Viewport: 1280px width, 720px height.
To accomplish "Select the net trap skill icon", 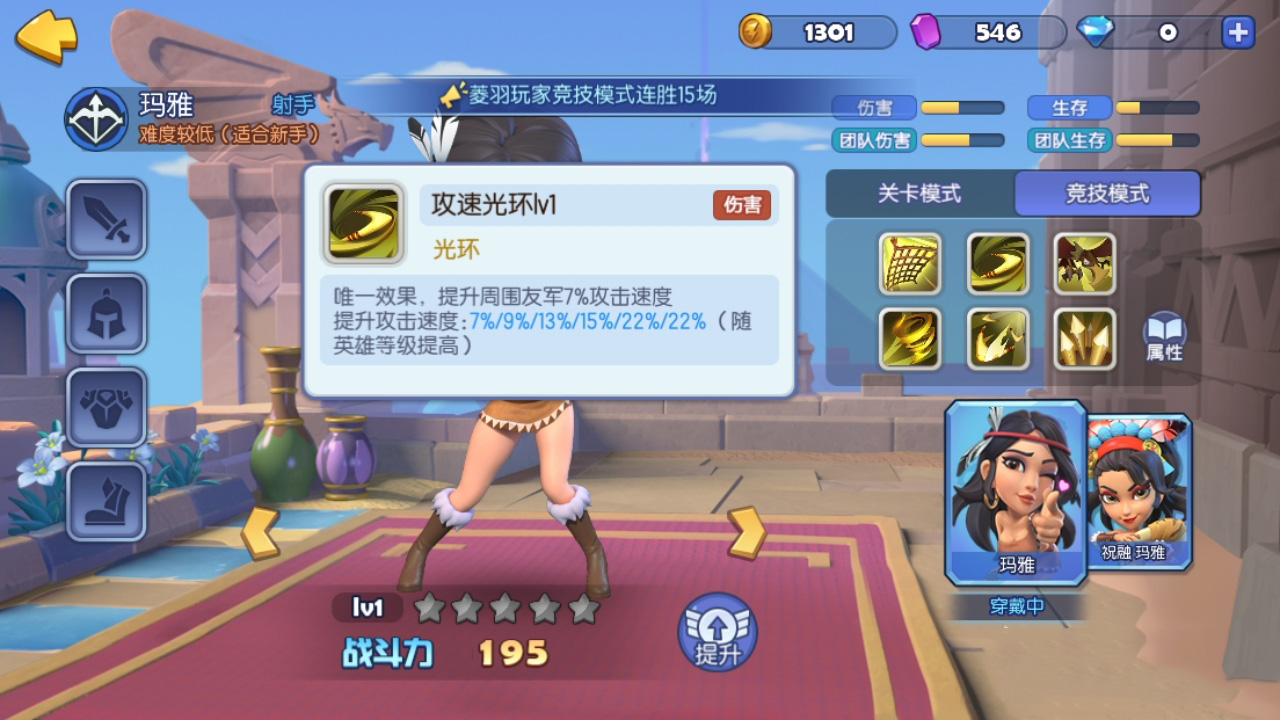I will 910,264.
